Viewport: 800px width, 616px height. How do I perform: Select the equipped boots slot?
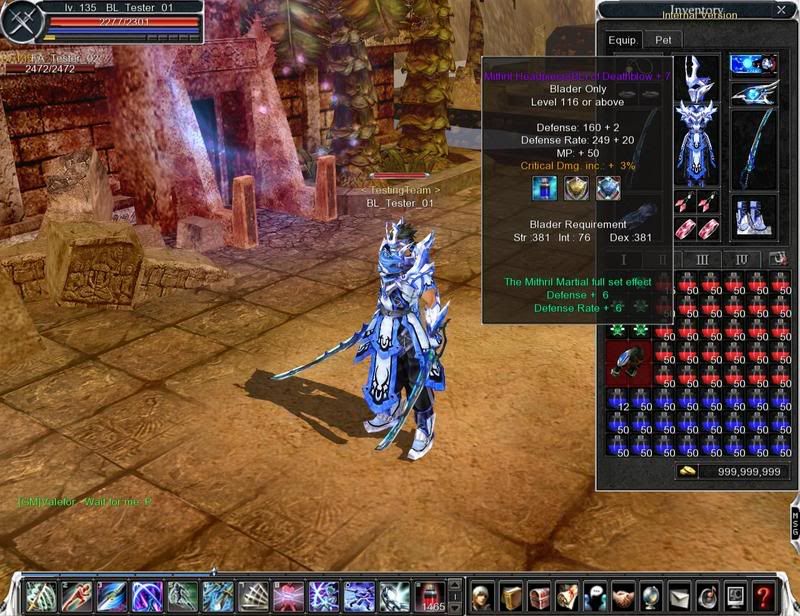(x=754, y=216)
